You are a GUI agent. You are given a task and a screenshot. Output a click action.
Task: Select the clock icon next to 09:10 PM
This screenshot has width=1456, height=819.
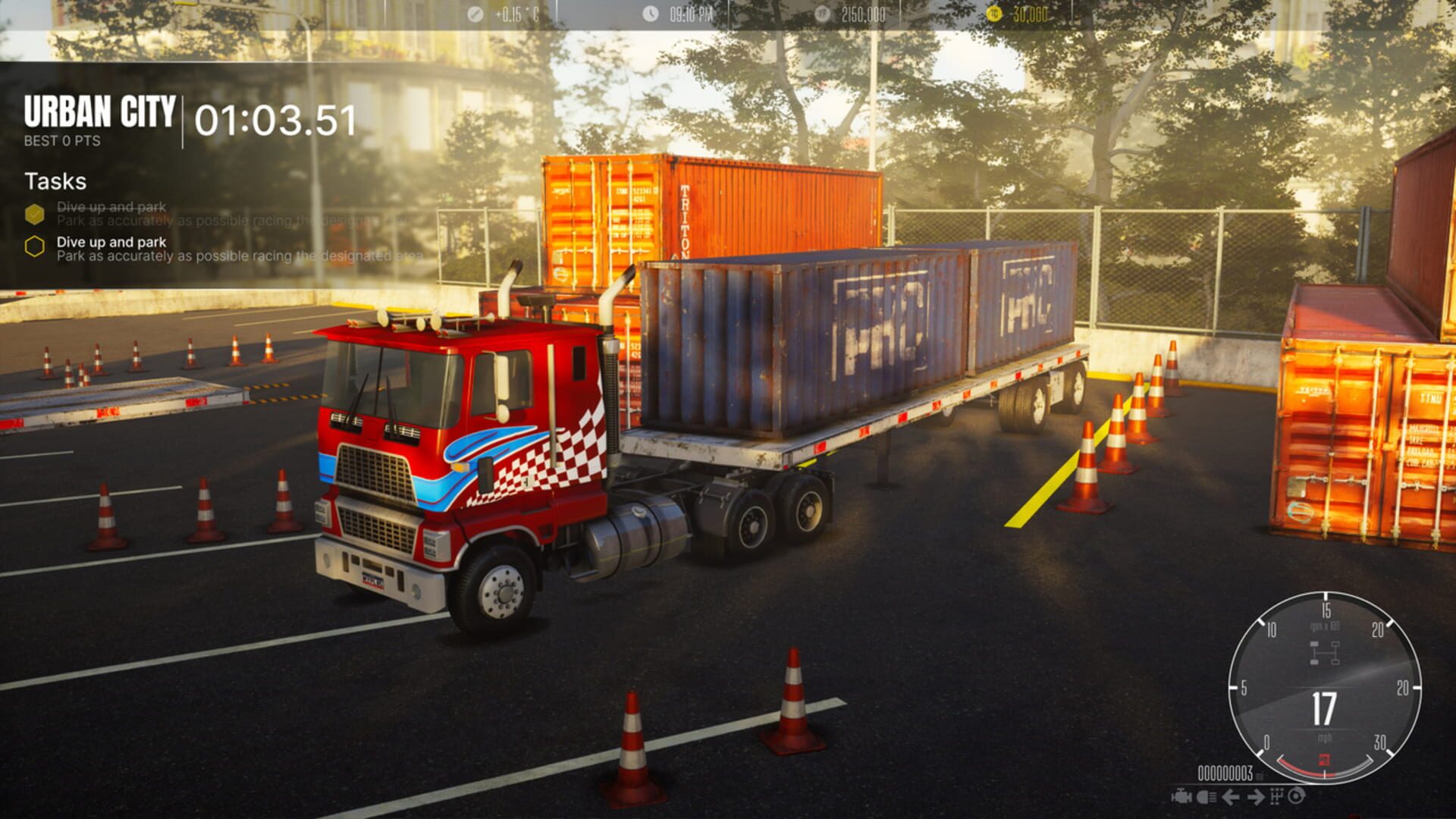[x=650, y=12]
